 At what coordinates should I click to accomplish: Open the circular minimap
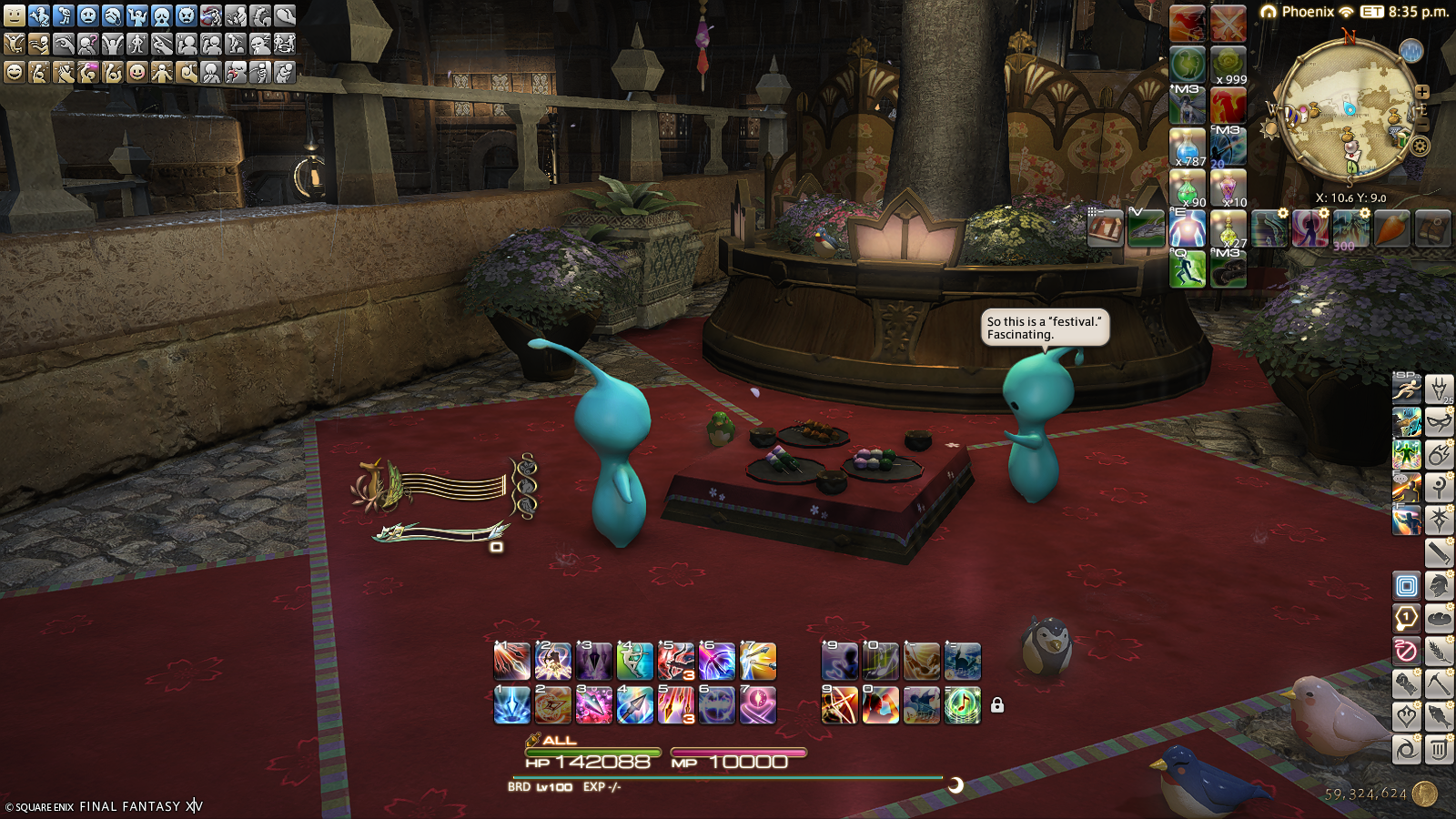pyautogui.click(x=1346, y=109)
